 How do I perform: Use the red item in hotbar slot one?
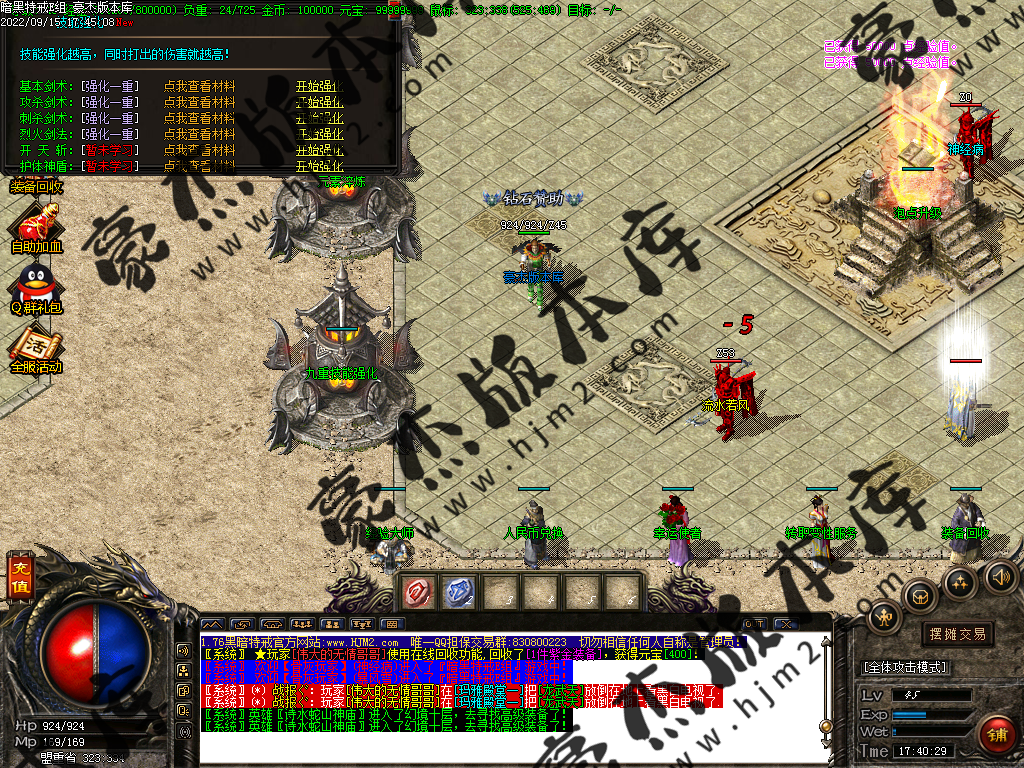tap(417, 593)
